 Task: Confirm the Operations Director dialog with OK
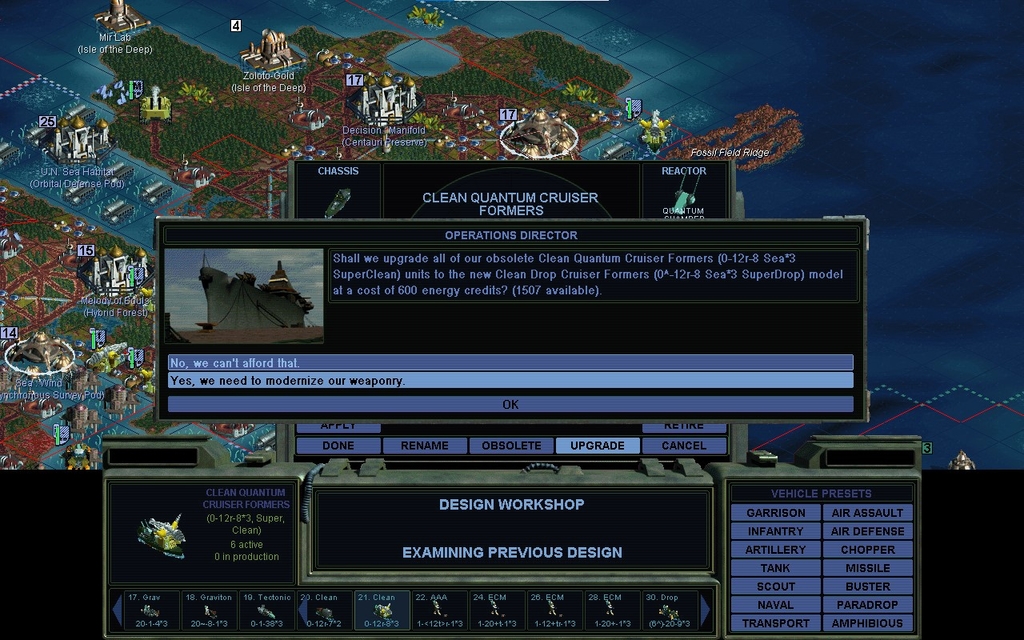pos(510,404)
